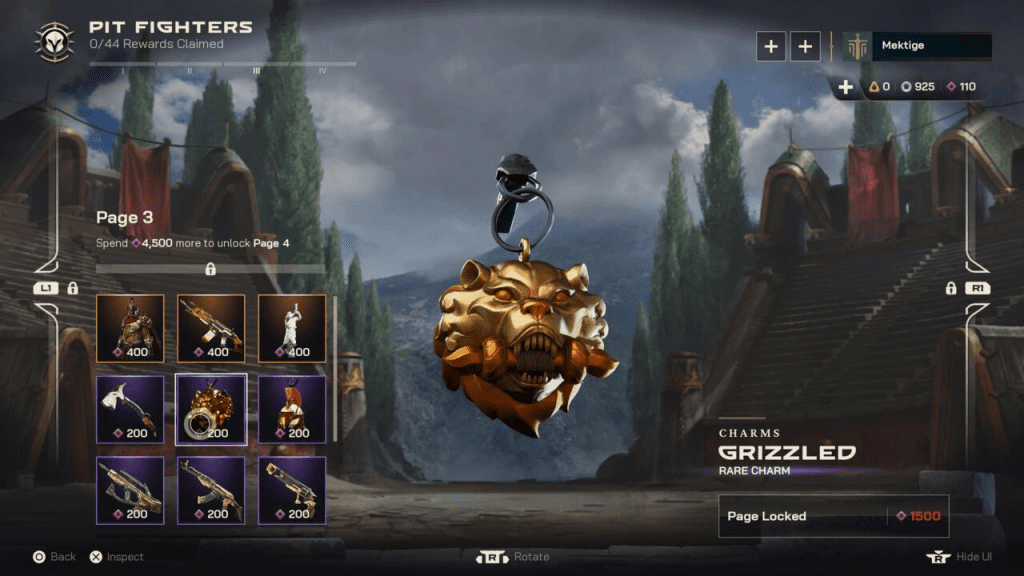Add currency with the plus beside balances
The height and width of the screenshot is (576, 1024).
[x=846, y=87]
